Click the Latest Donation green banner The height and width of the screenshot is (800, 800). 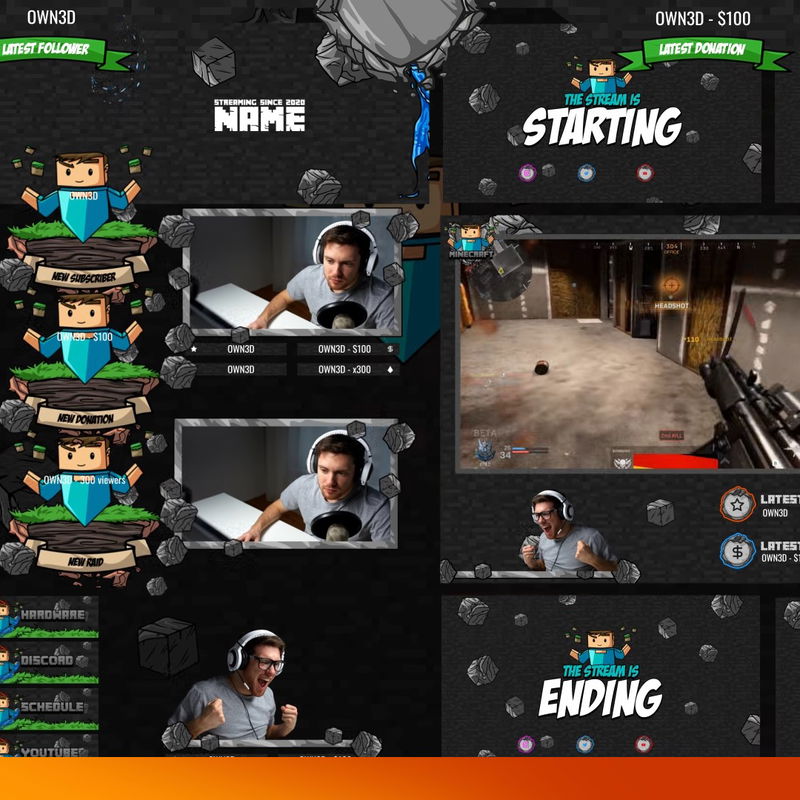click(x=702, y=49)
